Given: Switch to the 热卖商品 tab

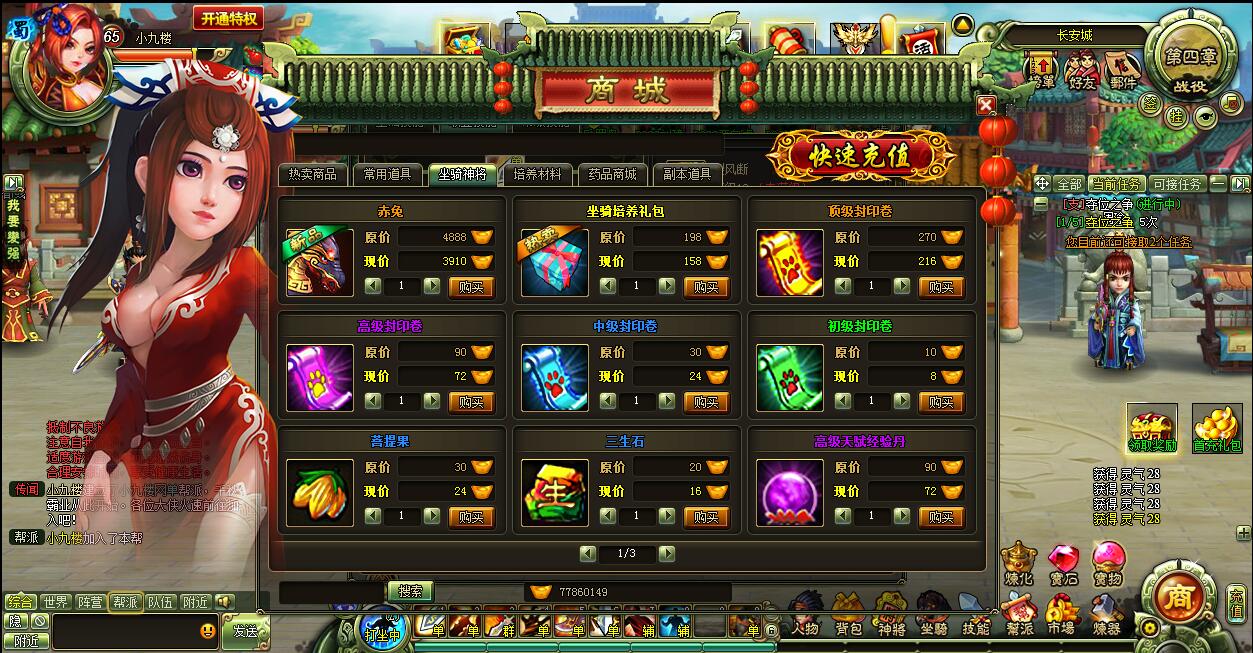Looking at the screenshot, I should pyautogui.click(x=313, y=174).
